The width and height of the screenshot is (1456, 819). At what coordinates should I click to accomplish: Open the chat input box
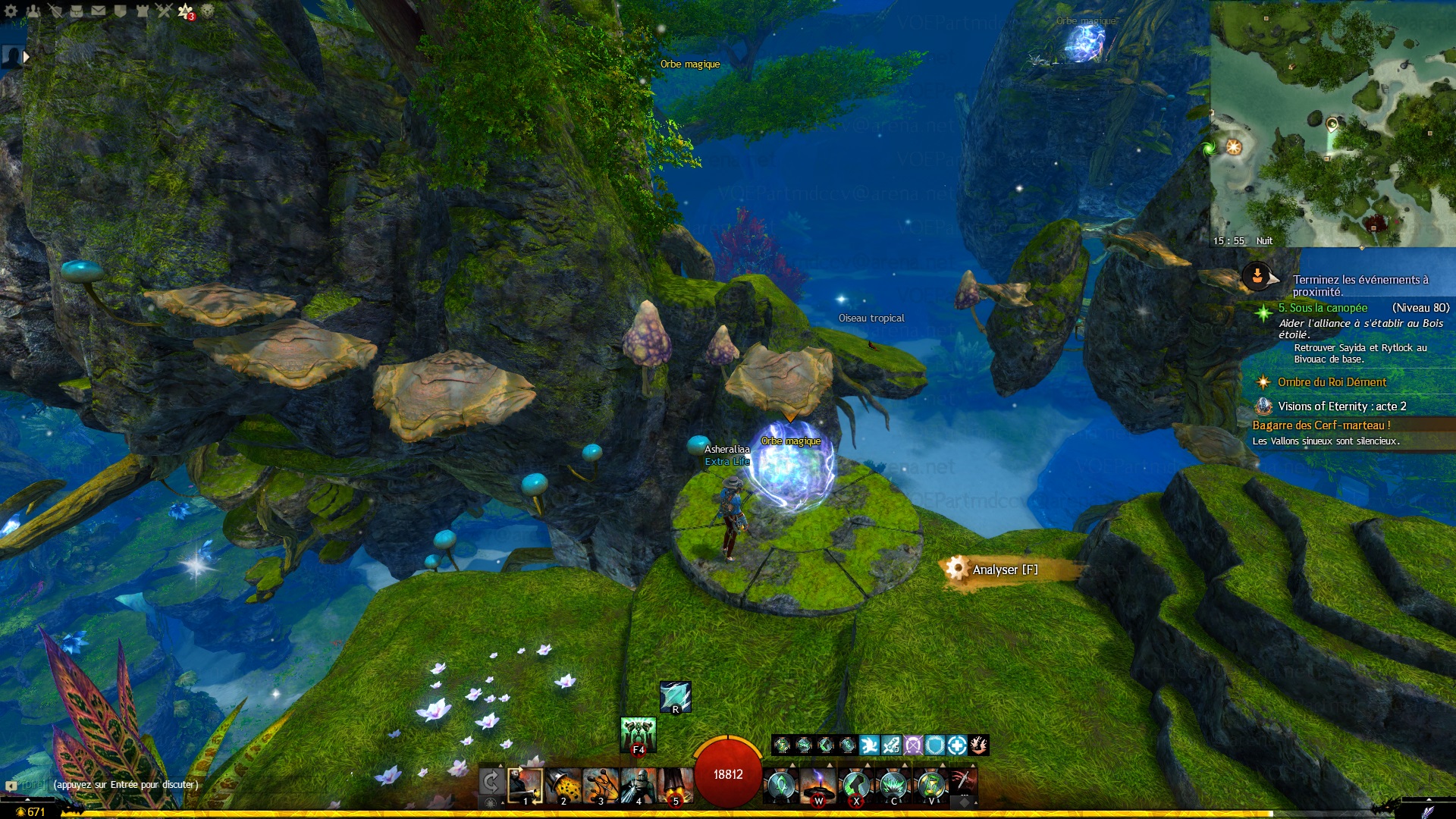125,785
